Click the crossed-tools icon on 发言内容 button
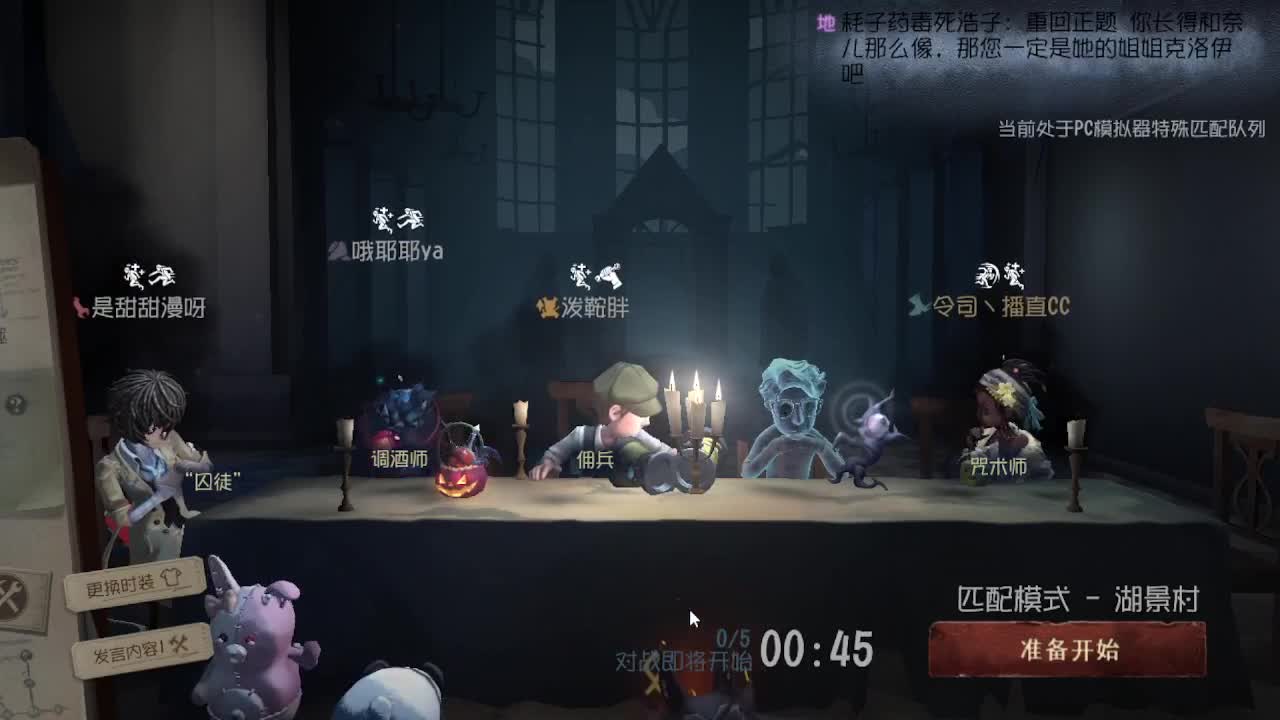Screen dimensions: 1280x720 coord(178,646)
